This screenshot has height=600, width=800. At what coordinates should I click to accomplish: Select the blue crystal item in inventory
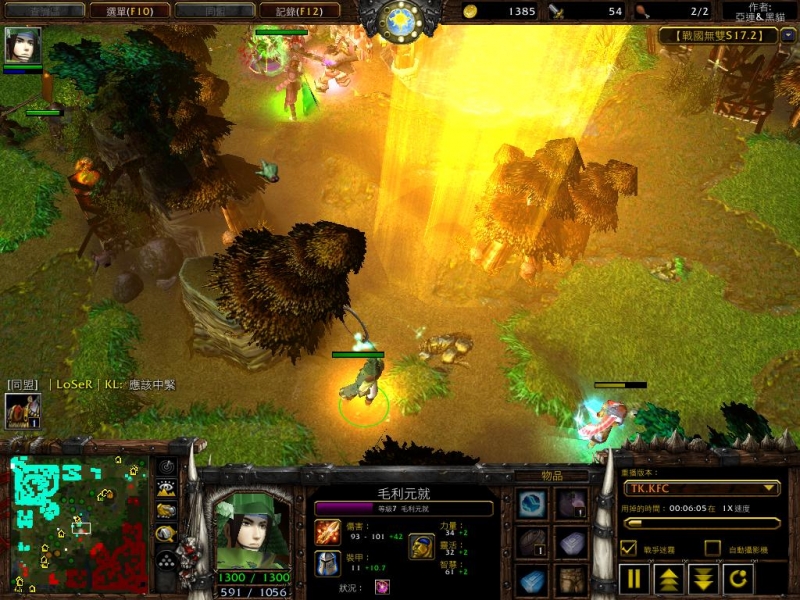click(530, 581)
